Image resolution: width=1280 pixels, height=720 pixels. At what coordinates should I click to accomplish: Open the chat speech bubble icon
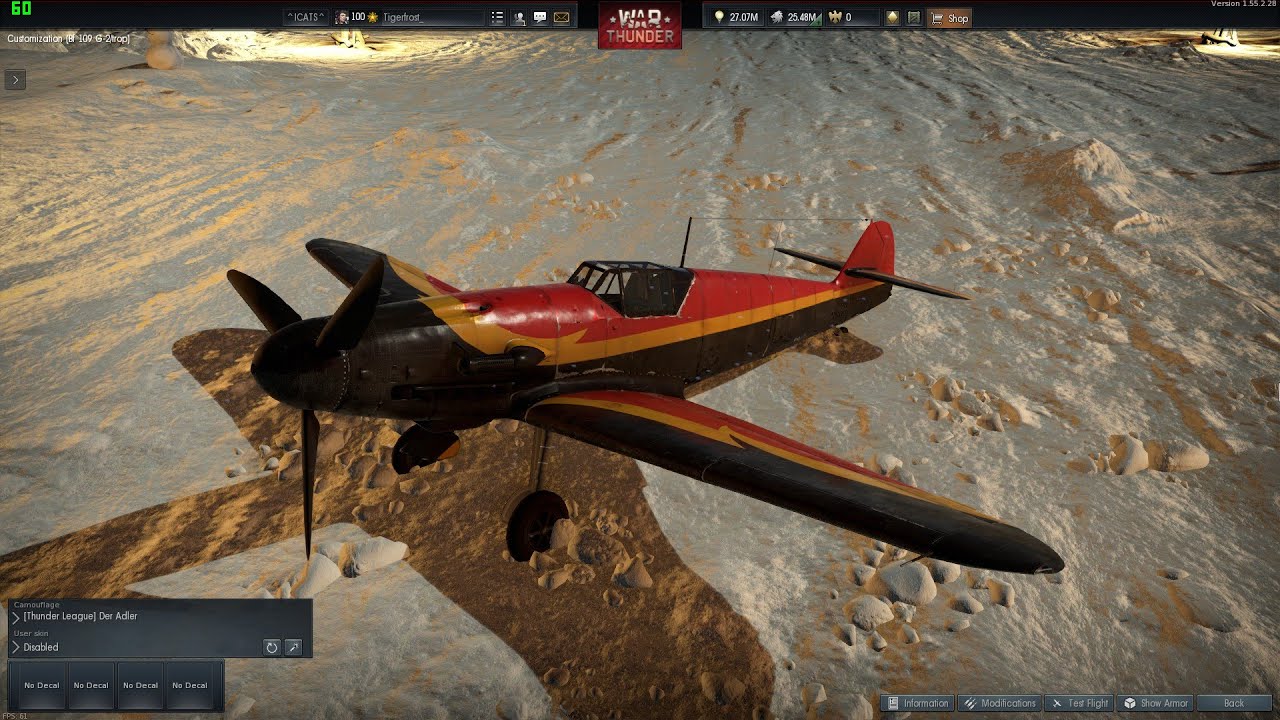coord(540,18)
